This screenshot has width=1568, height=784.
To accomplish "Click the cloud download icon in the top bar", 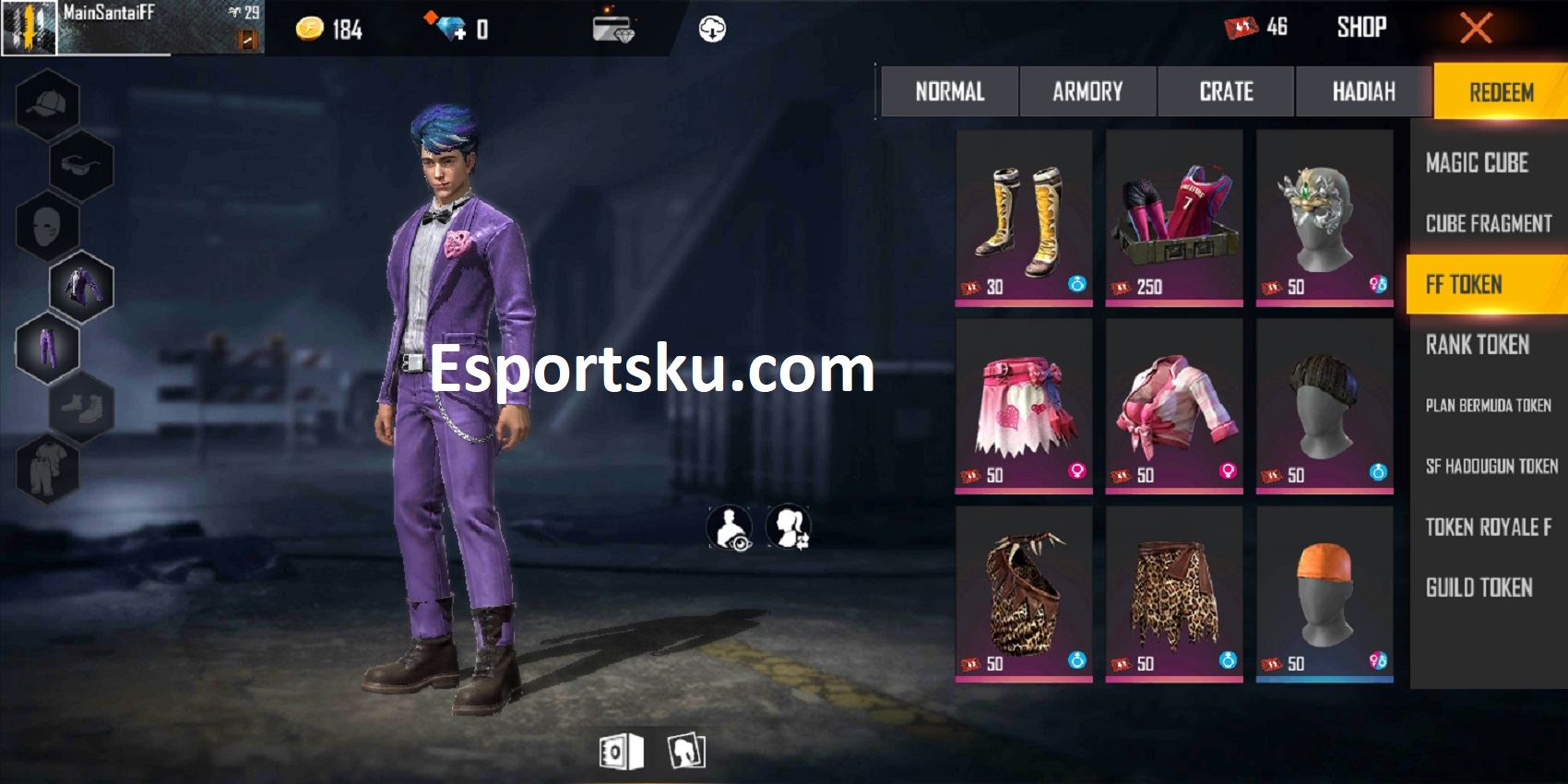I will coord(710,28).
